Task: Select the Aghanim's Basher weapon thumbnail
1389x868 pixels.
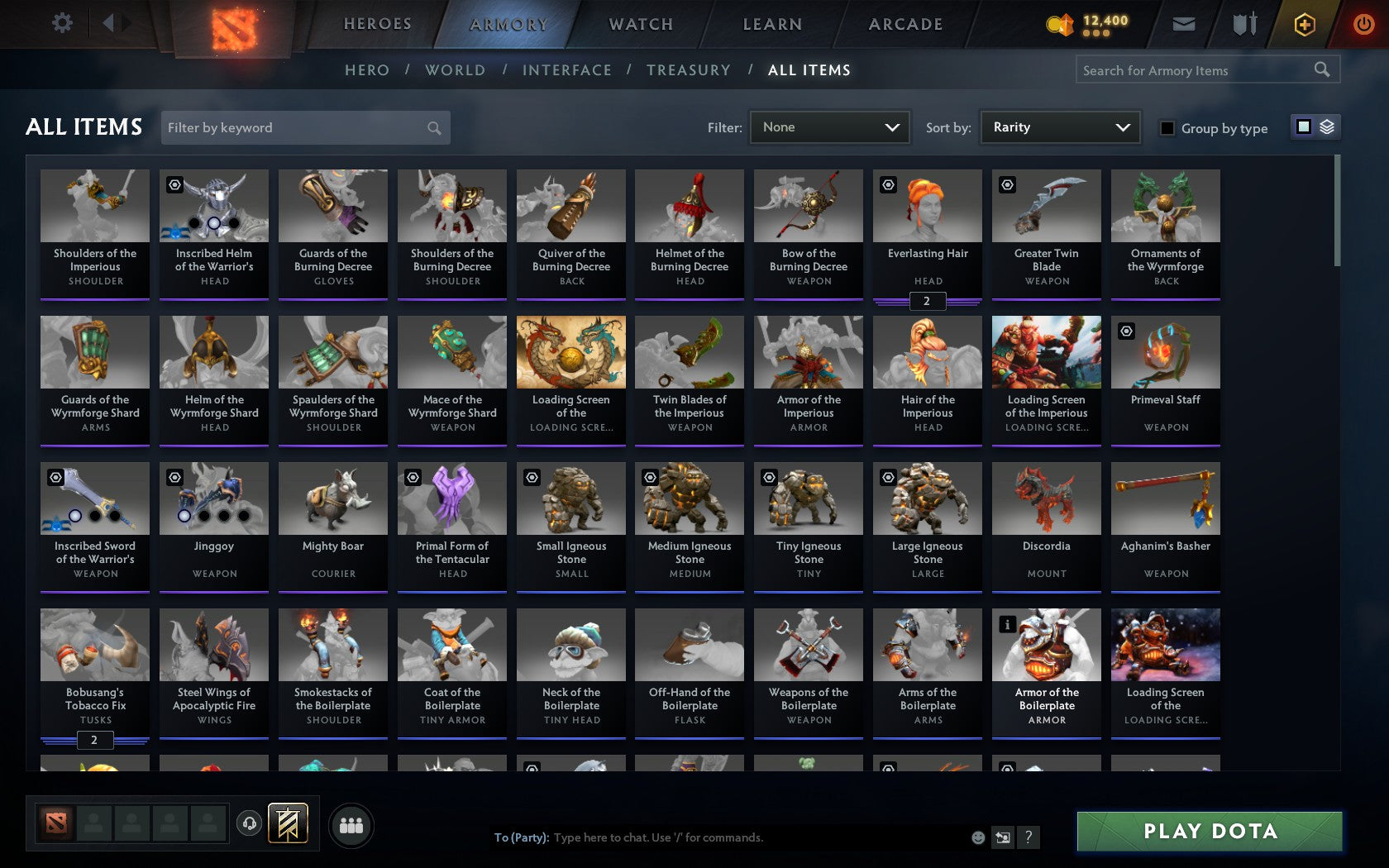Action: 1165,499
